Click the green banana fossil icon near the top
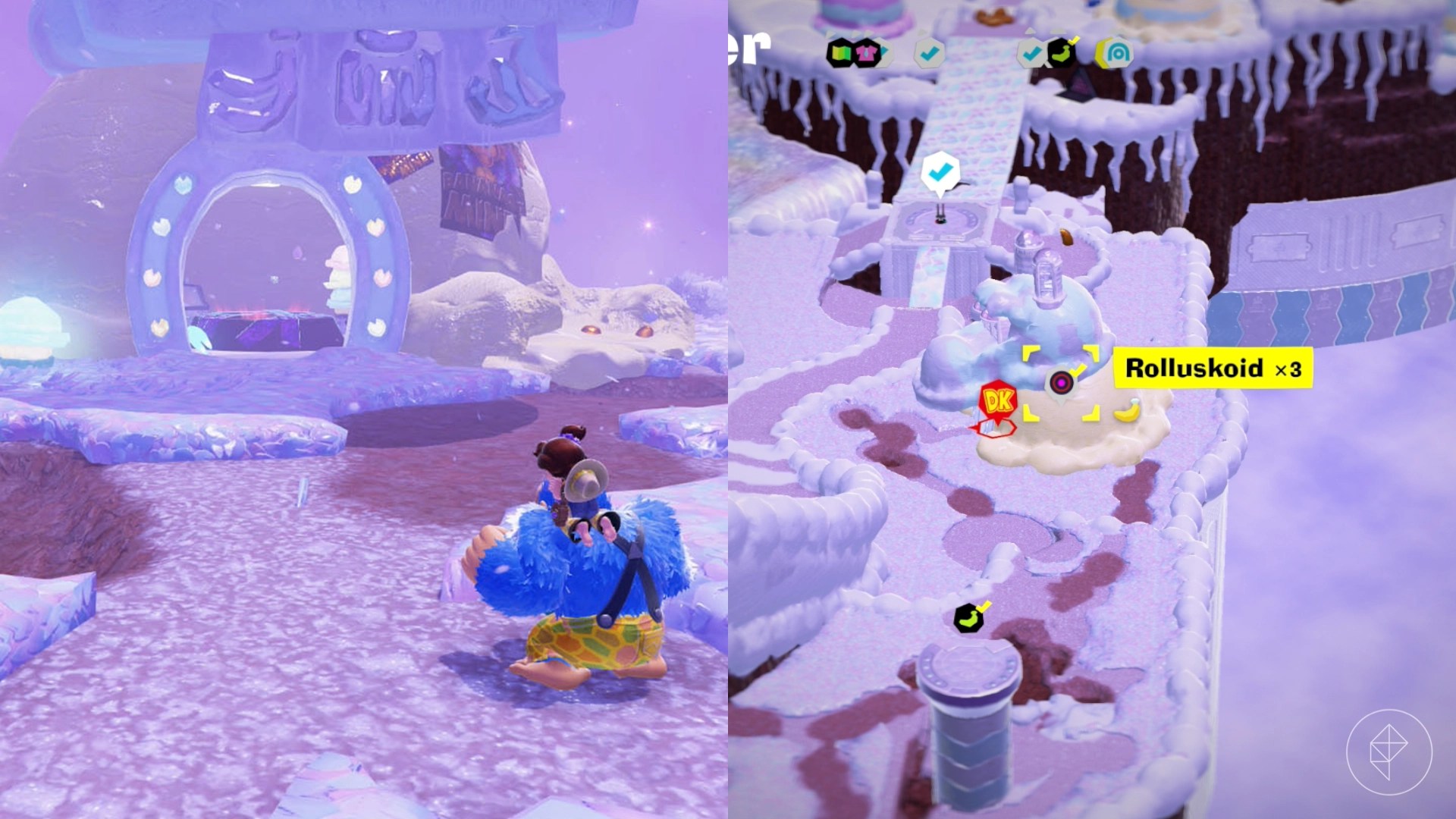The image size is (1456, 819). (x=1062, y=53)
